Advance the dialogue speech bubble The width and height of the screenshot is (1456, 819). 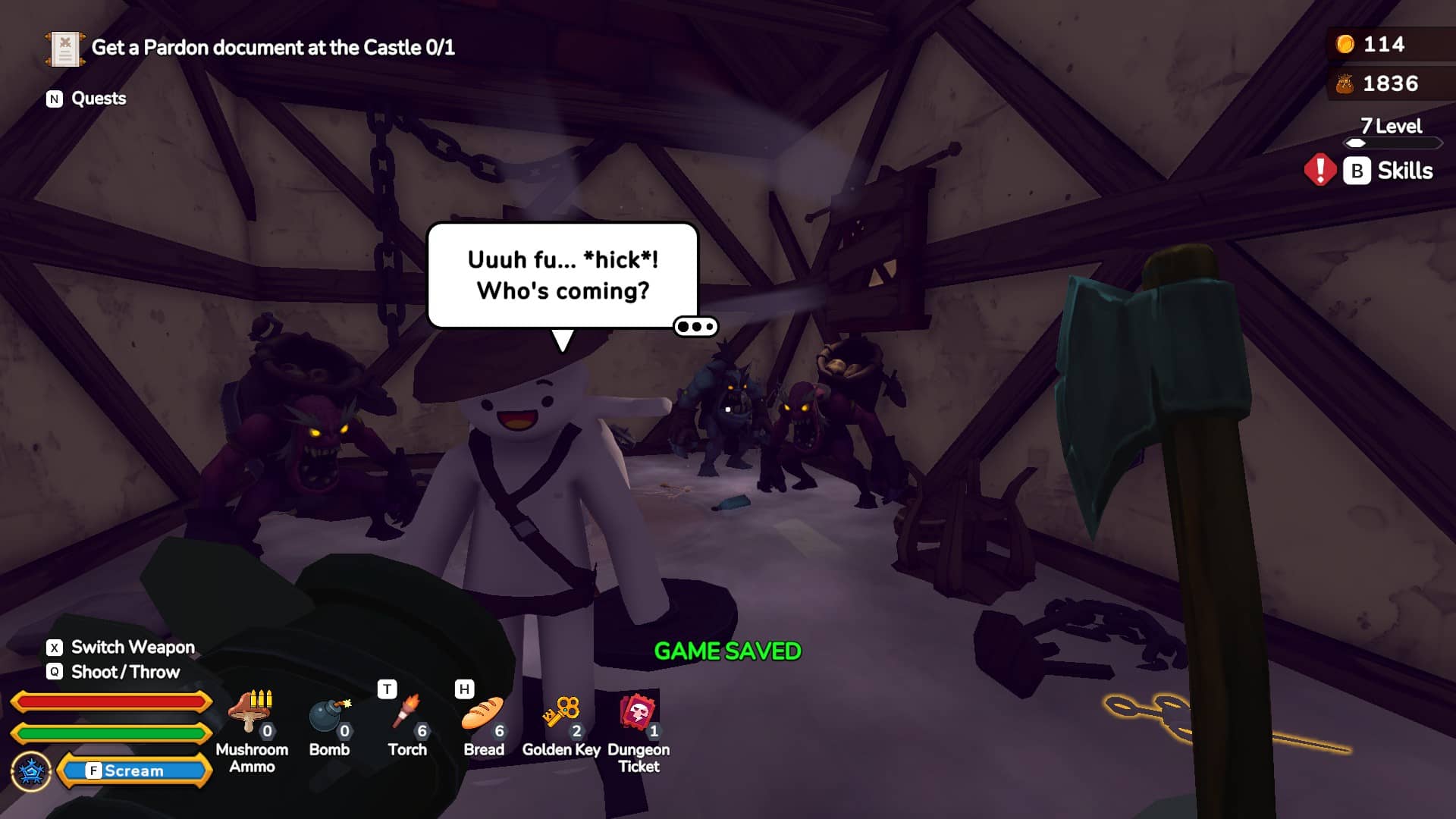coord(562,275)
